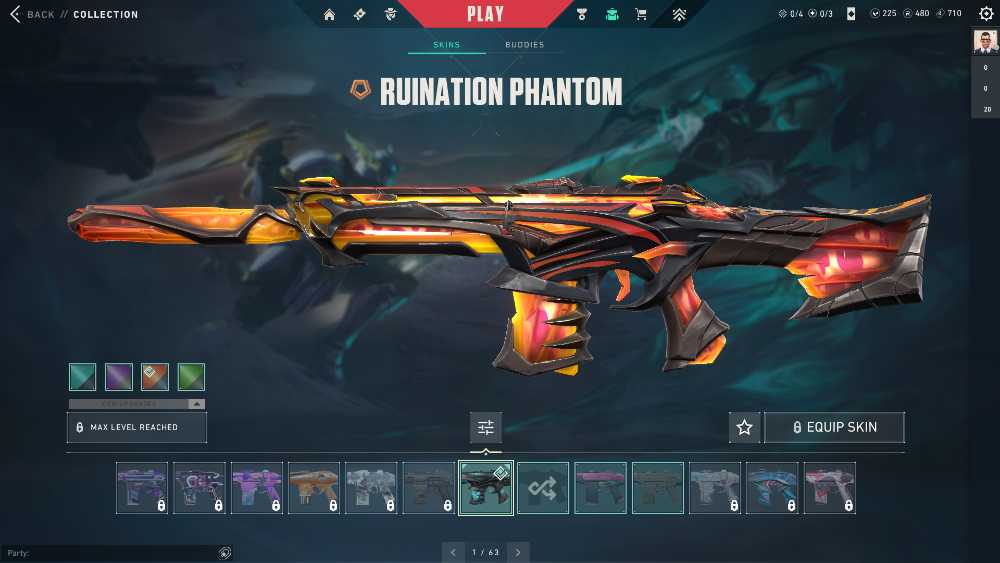Start matchmaking with the PLAY button
Image resolution: width=1000 pixels, height=563 pixels.
click(x=486, y=14)
